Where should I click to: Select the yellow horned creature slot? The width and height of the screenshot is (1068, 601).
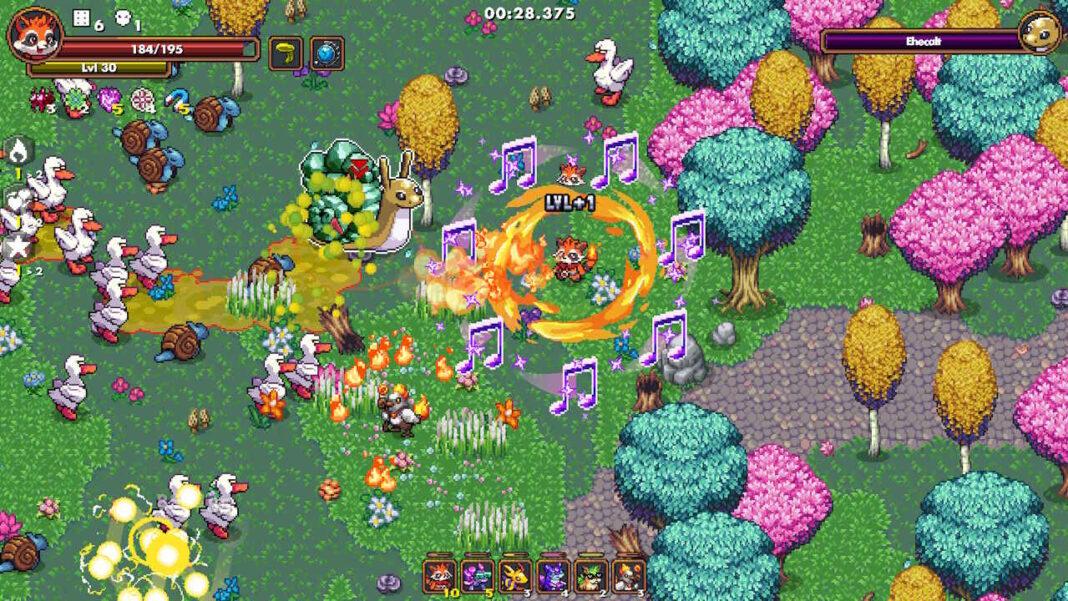tap(514, 575)
